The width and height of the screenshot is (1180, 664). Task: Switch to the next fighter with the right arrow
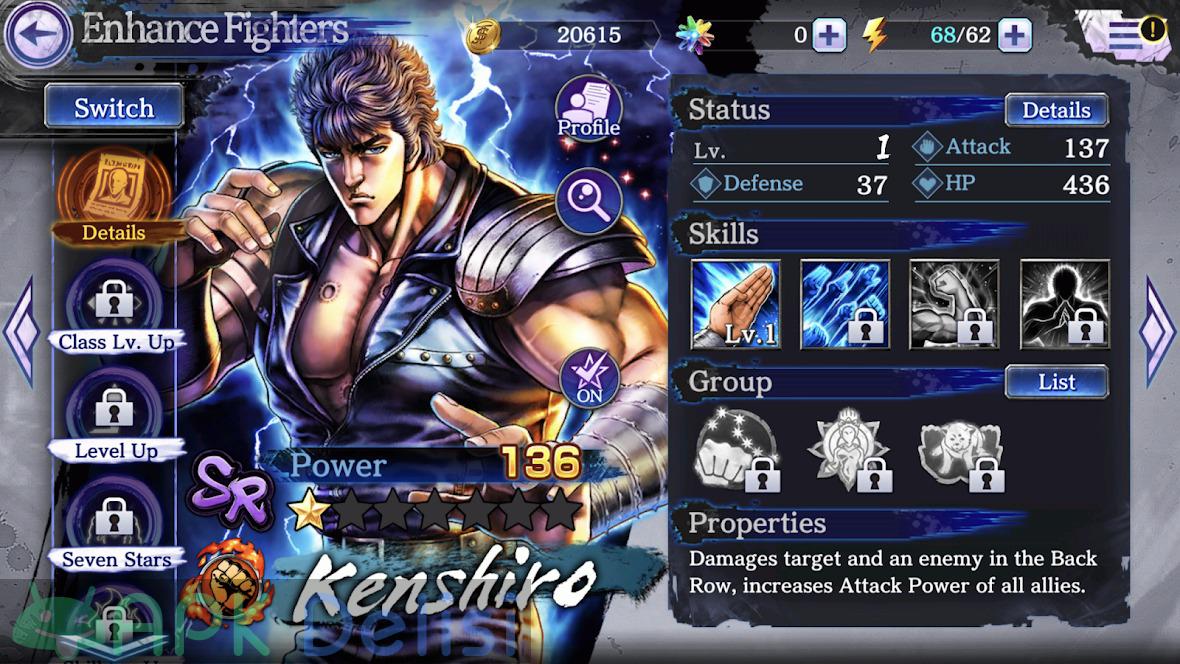[1159, 330]
